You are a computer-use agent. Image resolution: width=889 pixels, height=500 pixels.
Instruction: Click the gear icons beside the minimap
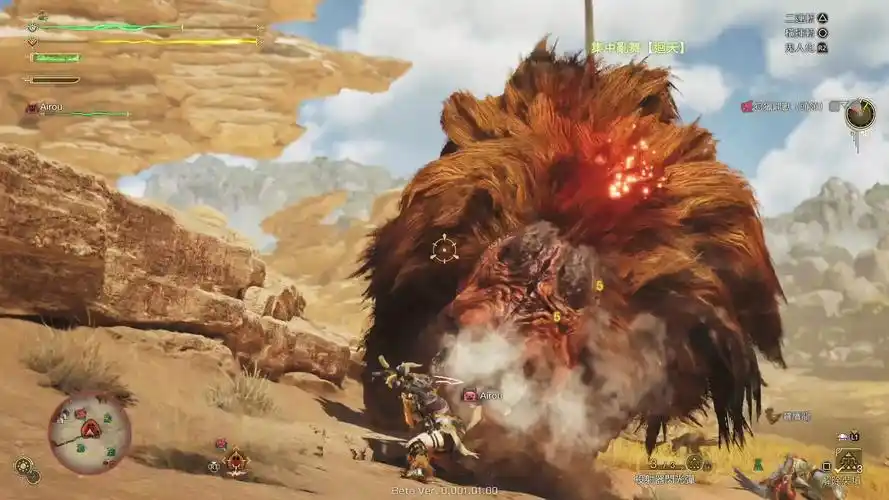24,468
